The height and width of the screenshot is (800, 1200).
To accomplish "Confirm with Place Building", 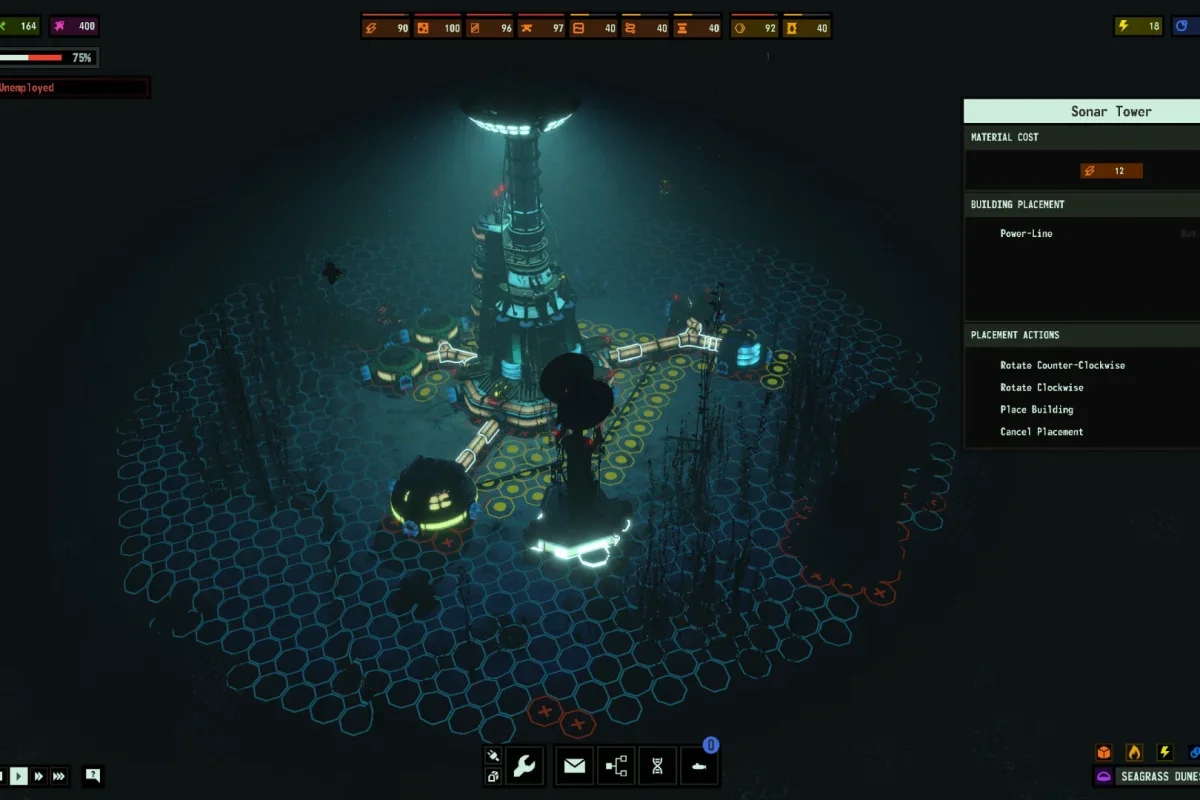I will point(1036,409).
